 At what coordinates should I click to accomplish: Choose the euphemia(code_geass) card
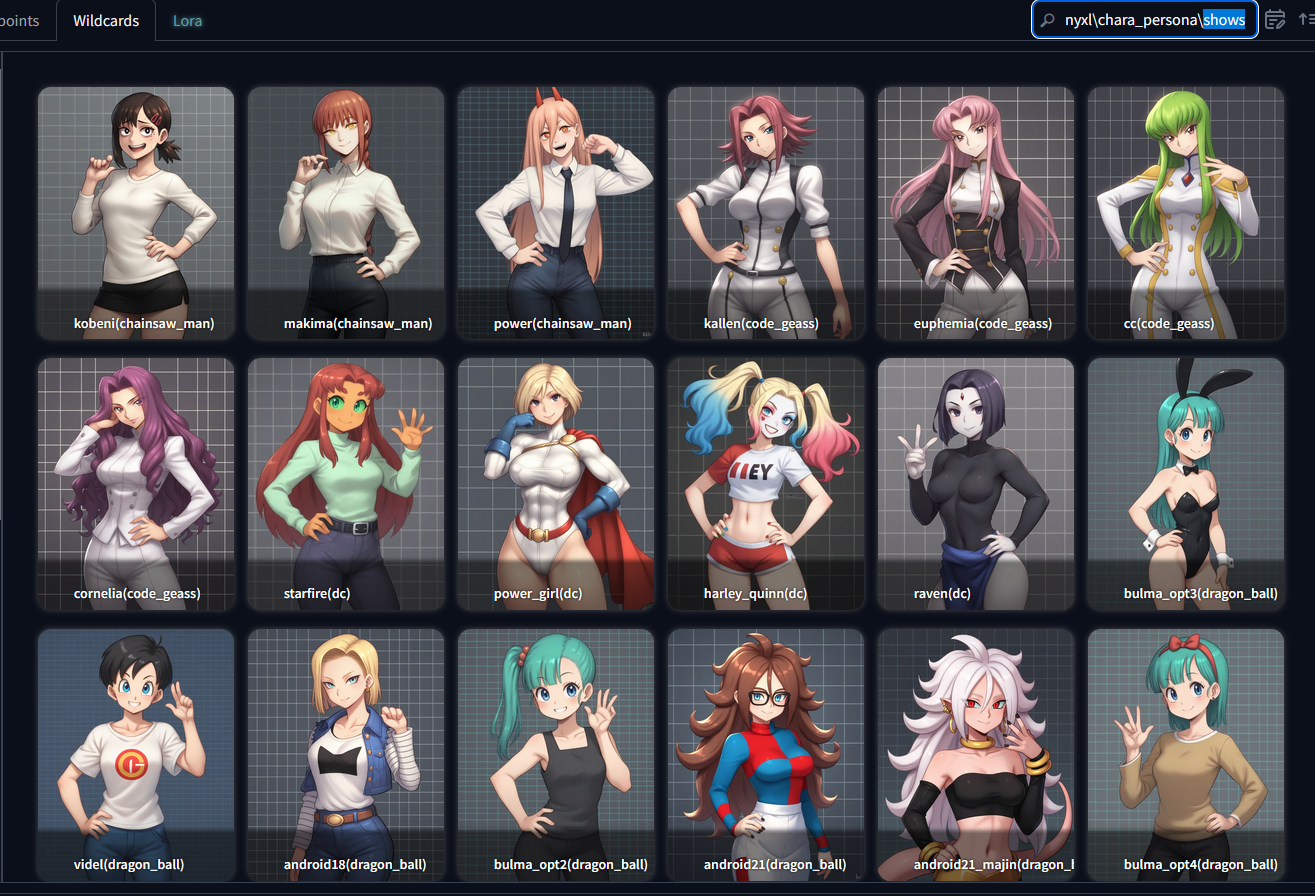click(976, 212)
